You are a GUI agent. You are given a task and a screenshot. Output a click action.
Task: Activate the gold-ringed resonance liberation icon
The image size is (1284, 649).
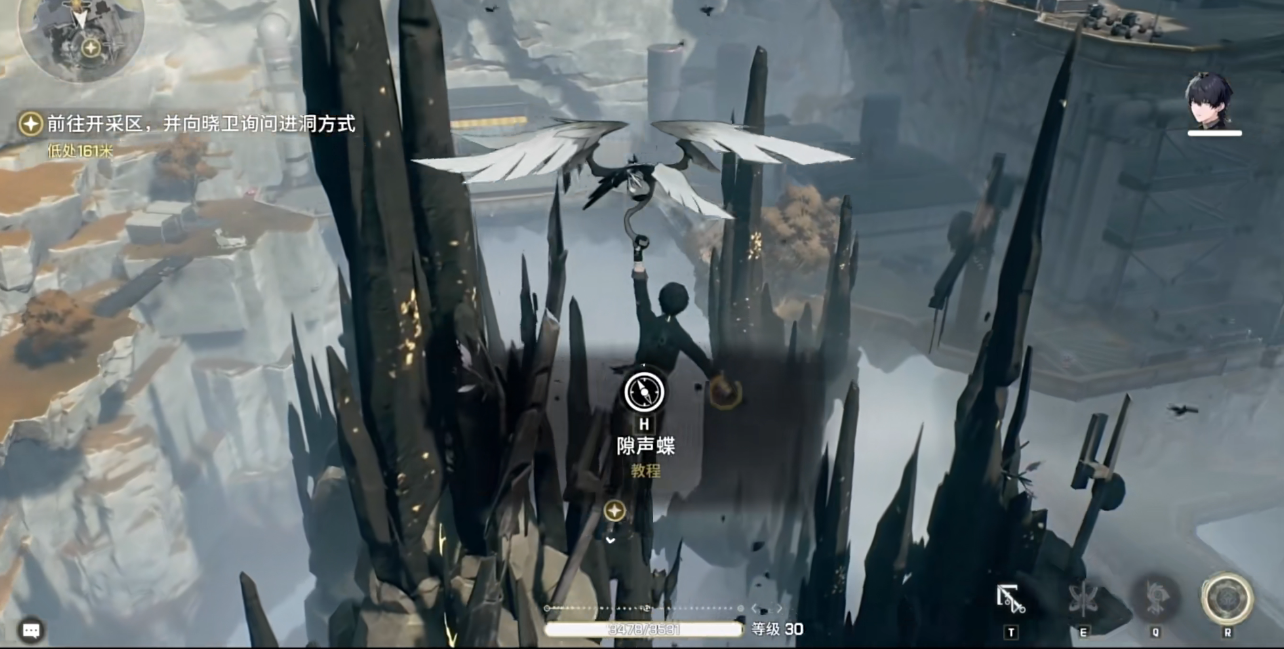click(1227, 598)
